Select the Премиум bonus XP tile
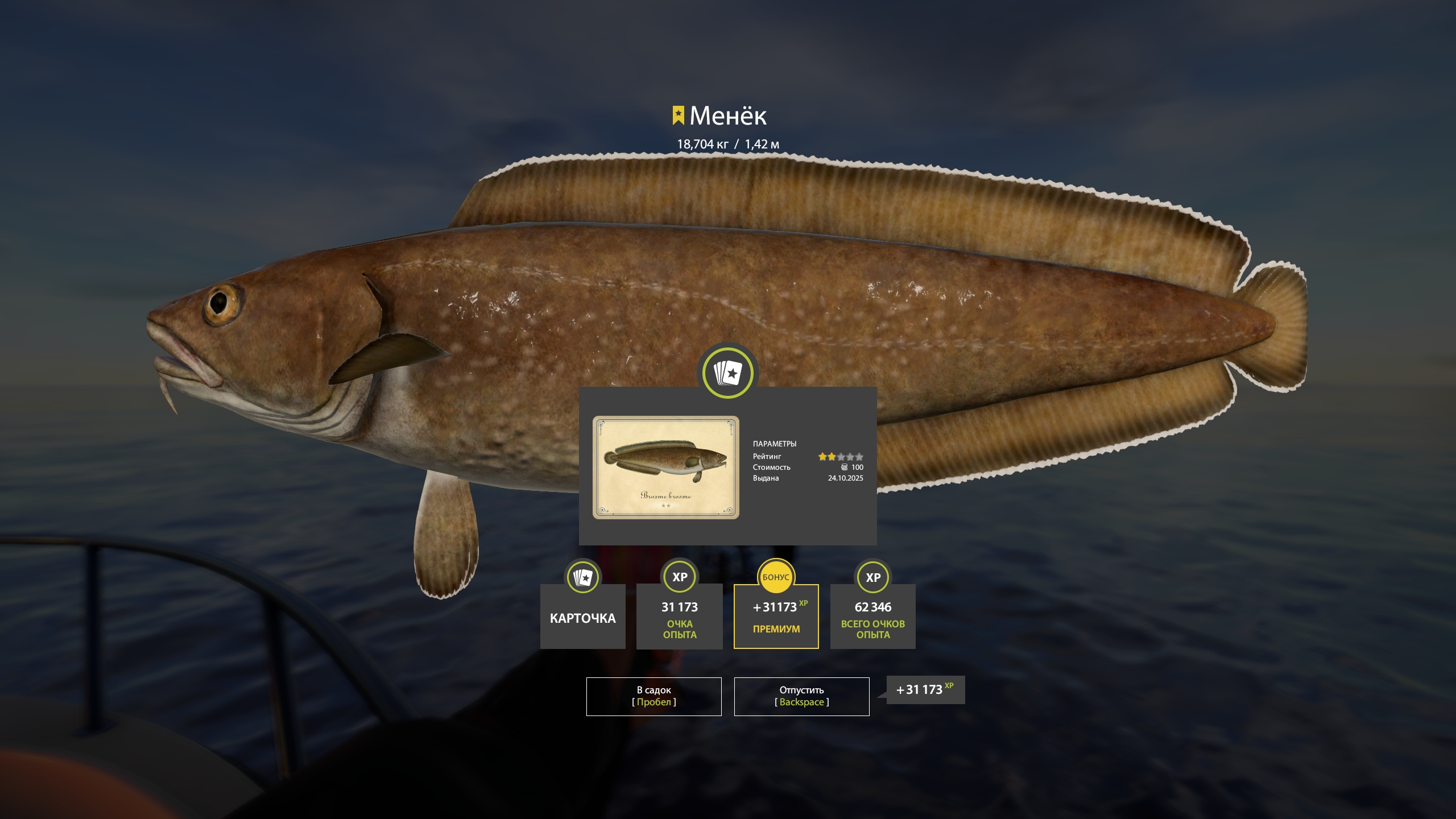This screenshot has height=819, width=1456. (776, 617)
